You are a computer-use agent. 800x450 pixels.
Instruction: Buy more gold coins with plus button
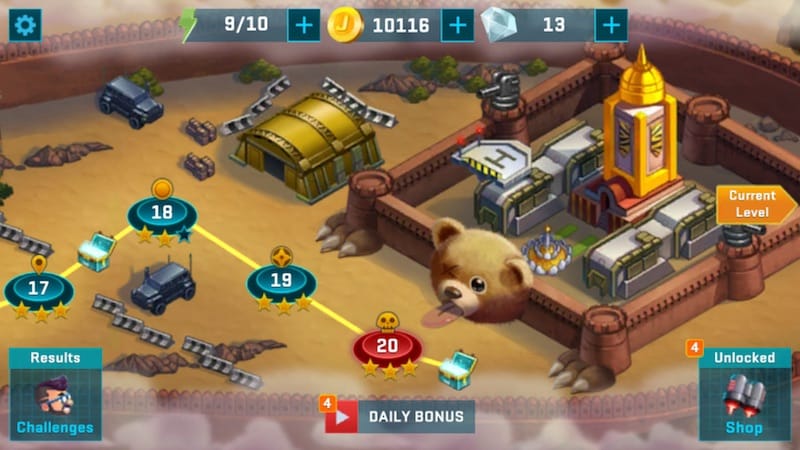click(x=457, y=25)
